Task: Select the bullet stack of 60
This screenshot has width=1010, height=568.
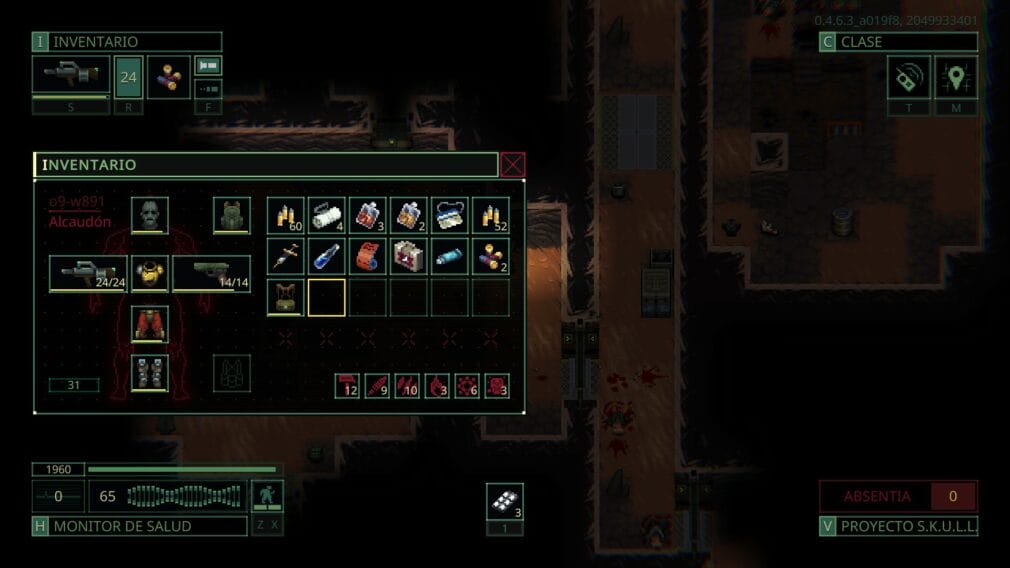Action: pos(286,215)
